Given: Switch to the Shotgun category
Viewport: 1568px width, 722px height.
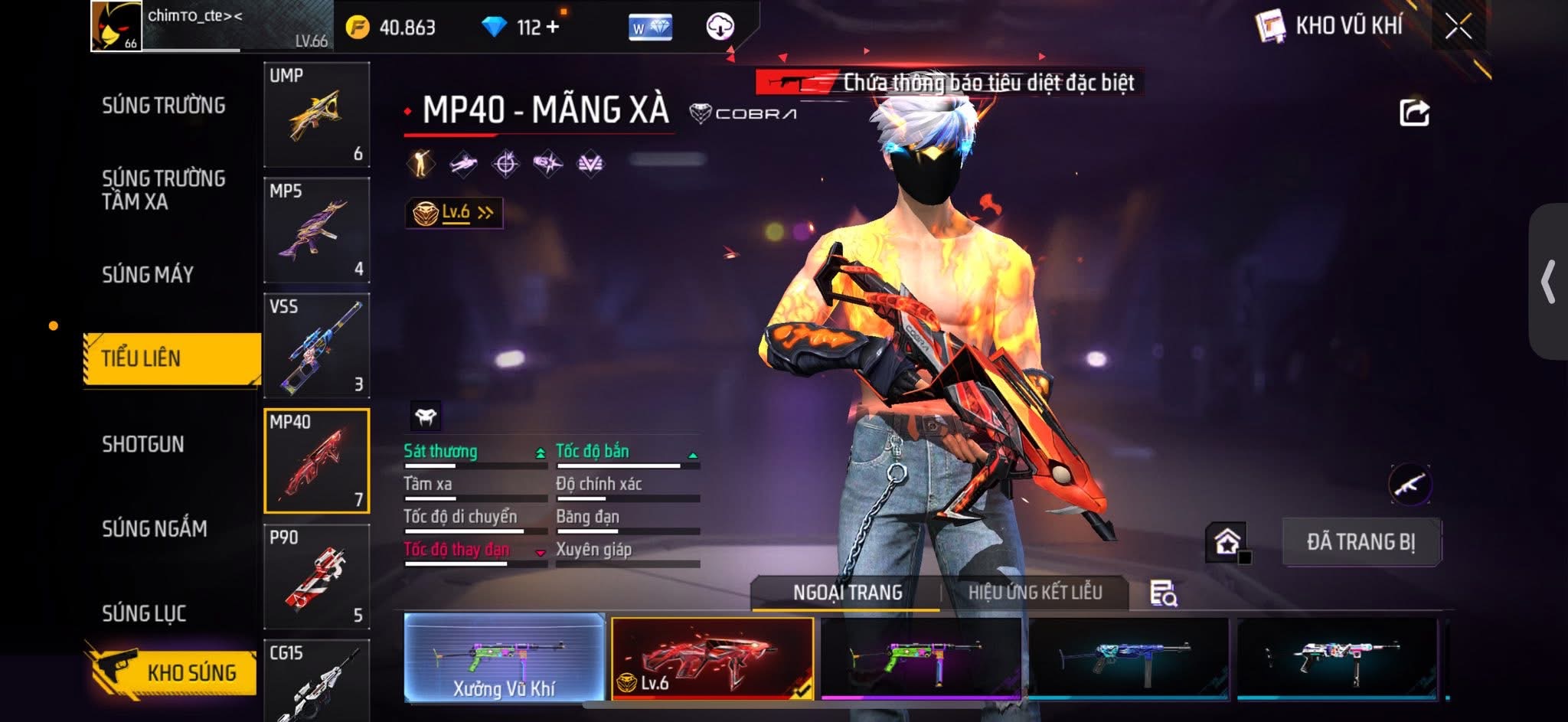Looking at the screenshot, I should [x=143, y=444].
